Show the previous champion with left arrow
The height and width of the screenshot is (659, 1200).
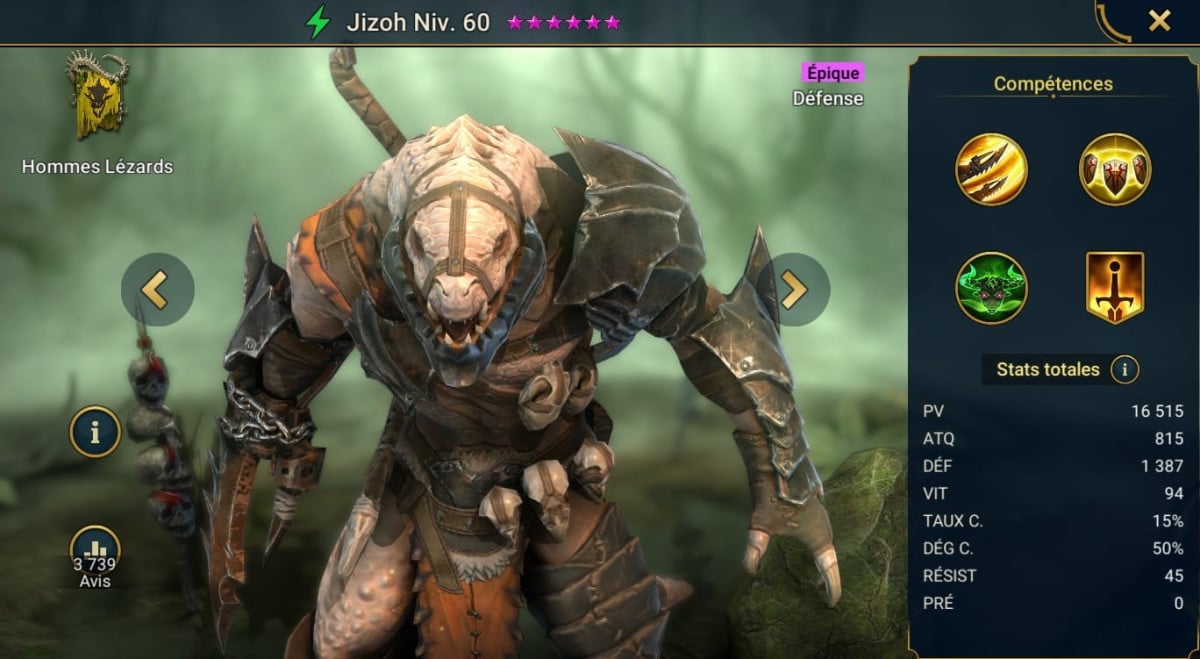(158, 289)
